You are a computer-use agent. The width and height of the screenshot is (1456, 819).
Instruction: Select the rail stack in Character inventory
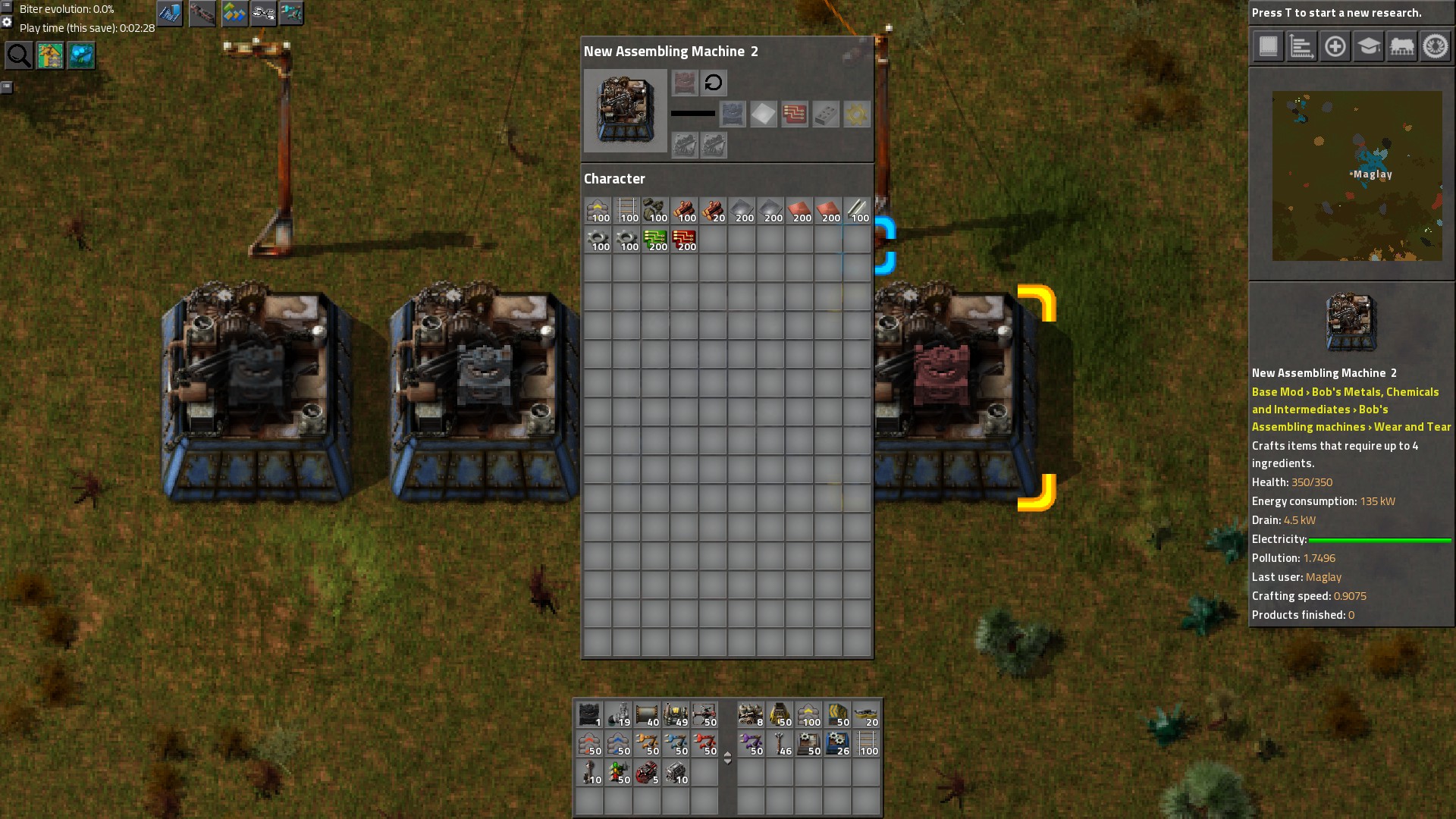(627, 210)
